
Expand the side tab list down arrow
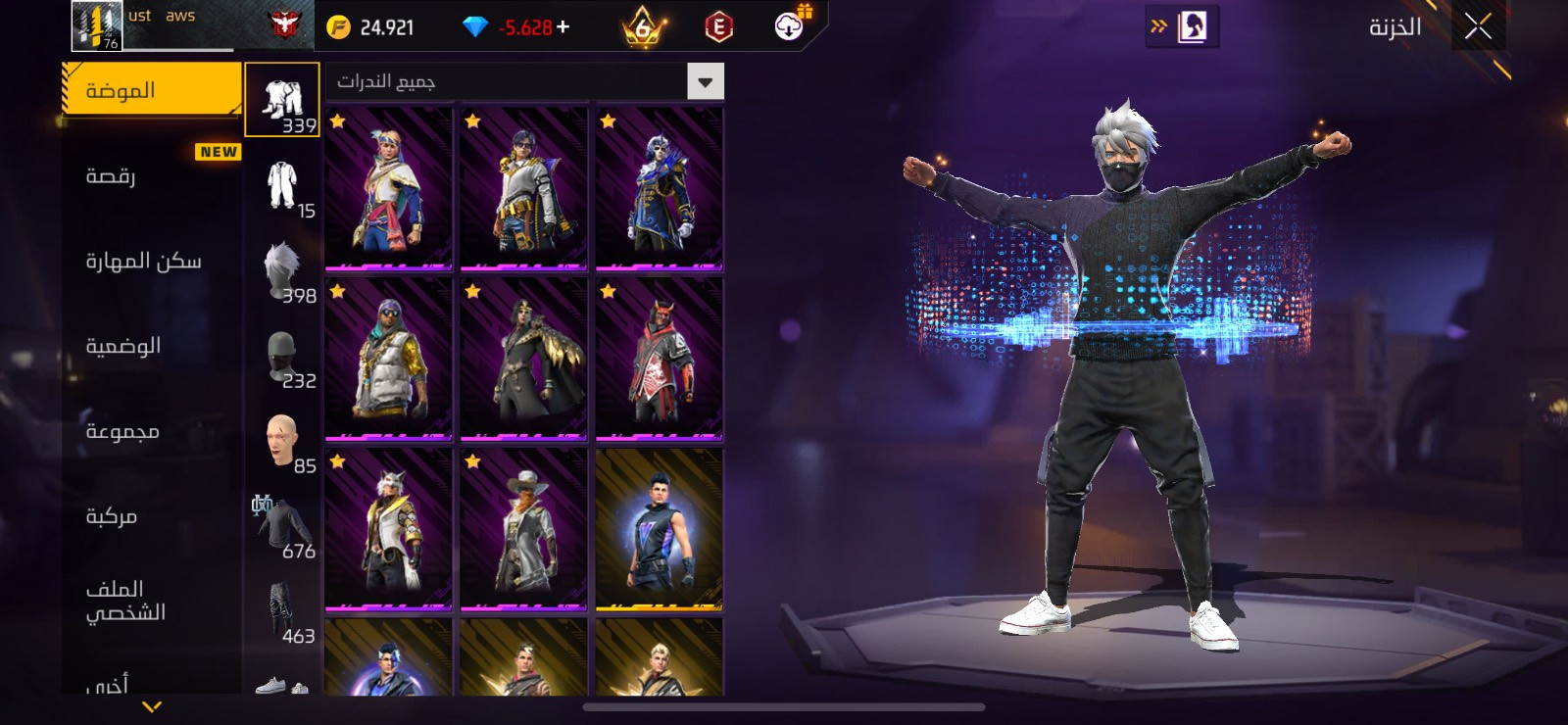click(x=152, y=706)
